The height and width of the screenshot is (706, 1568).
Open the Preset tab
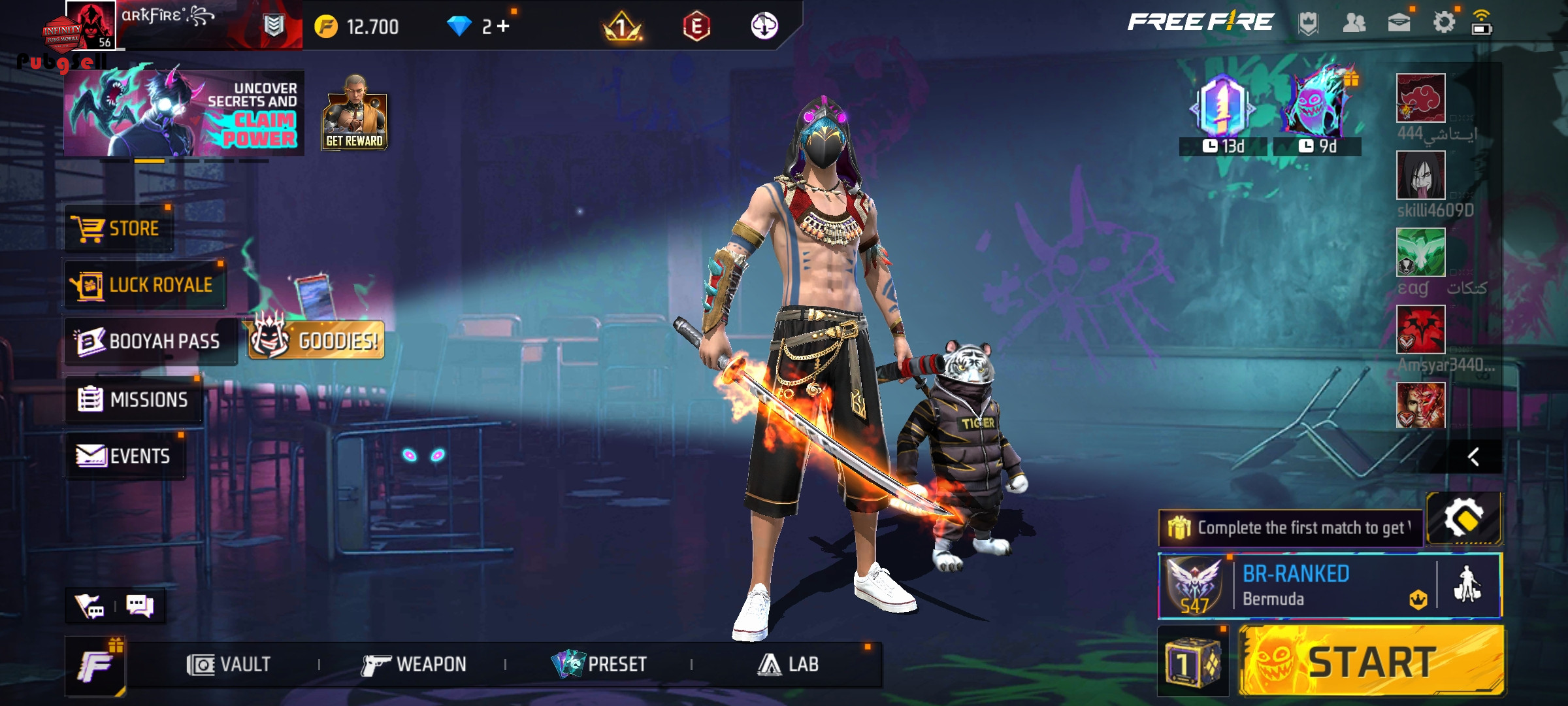[599, 665]
